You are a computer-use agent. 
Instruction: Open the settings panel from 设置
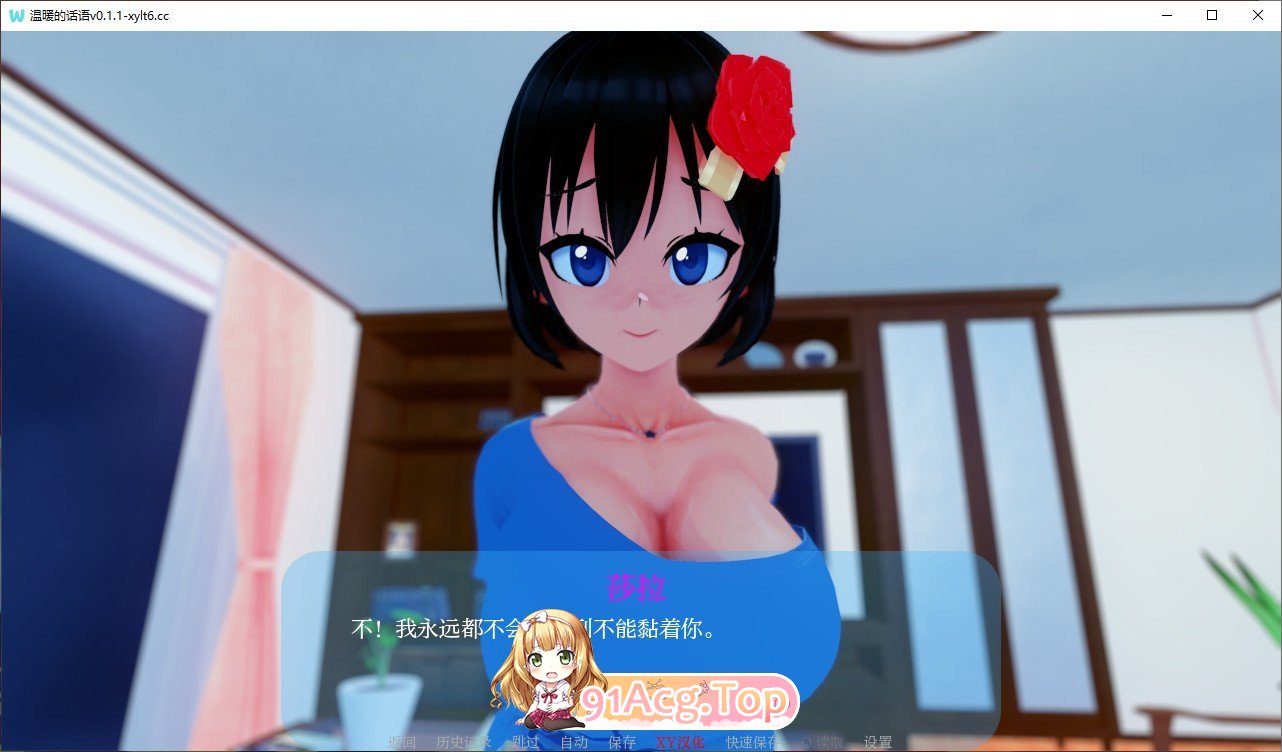click(x=881, y=743)
